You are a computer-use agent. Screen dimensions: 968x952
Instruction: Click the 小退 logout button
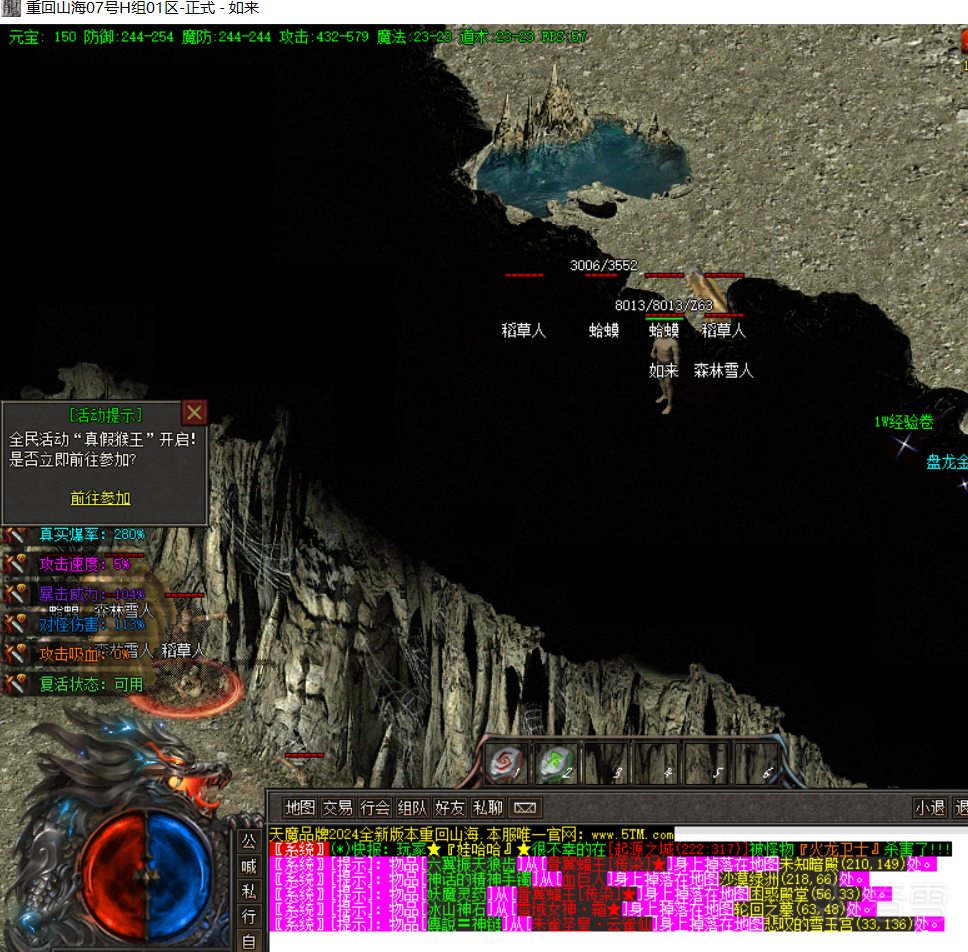tap(930, 807)
